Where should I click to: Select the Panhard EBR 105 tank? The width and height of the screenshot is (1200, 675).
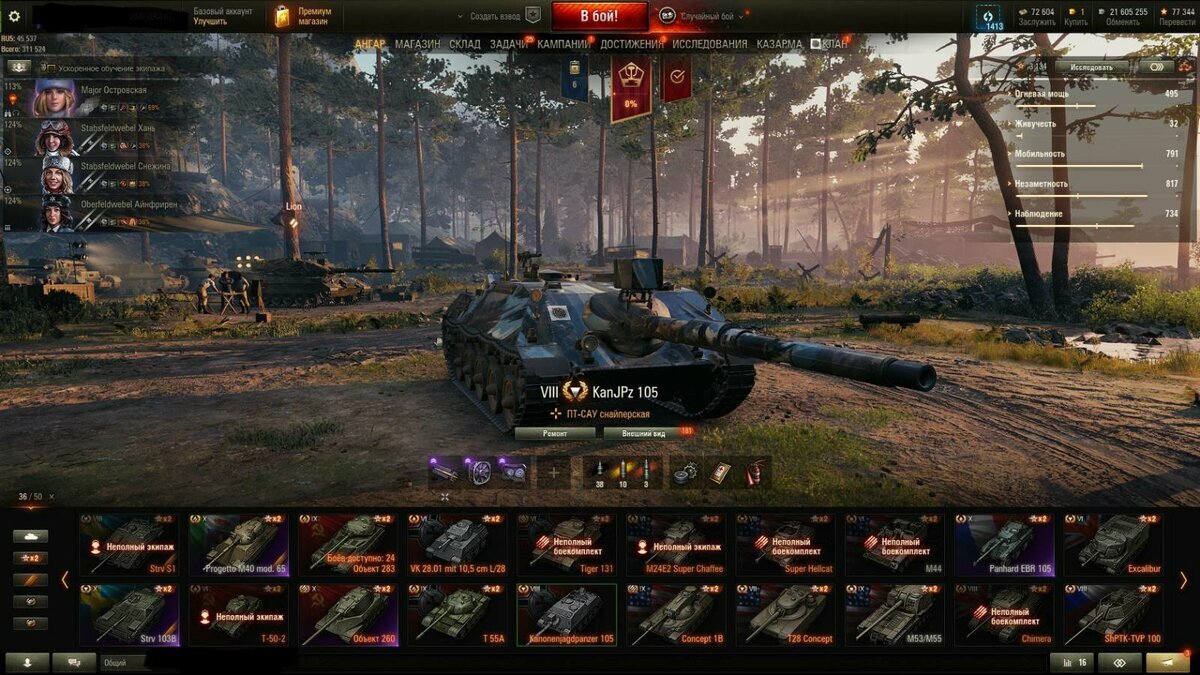(x=1004, y=544)
